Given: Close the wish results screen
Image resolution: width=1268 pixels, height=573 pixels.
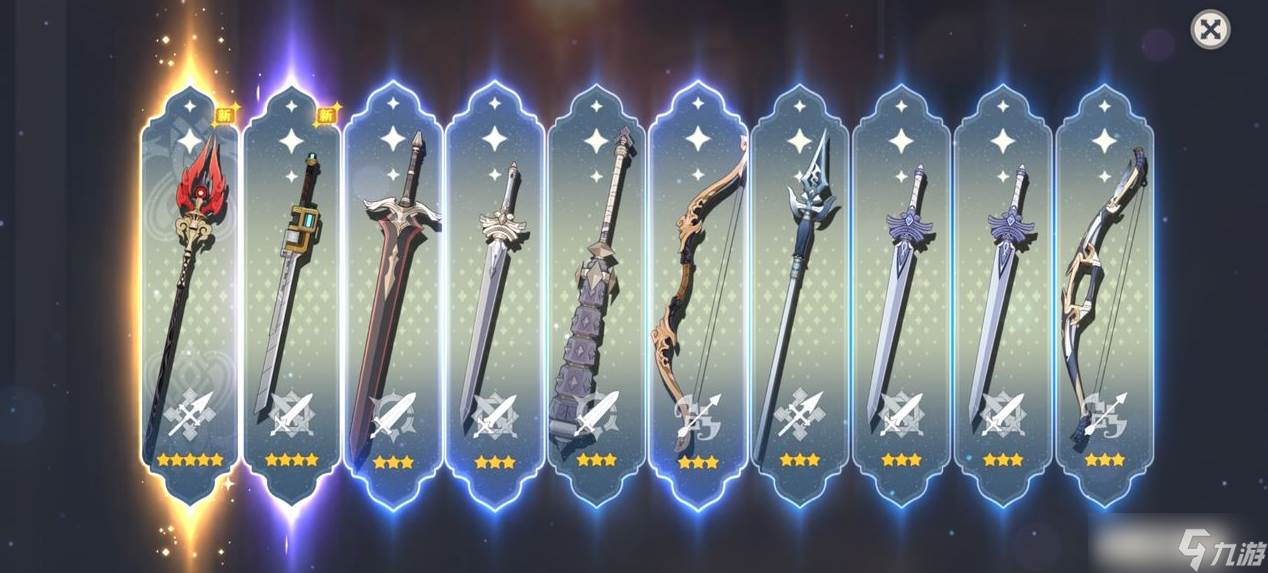Looking at the screenshot, I should pos(1210,30).
